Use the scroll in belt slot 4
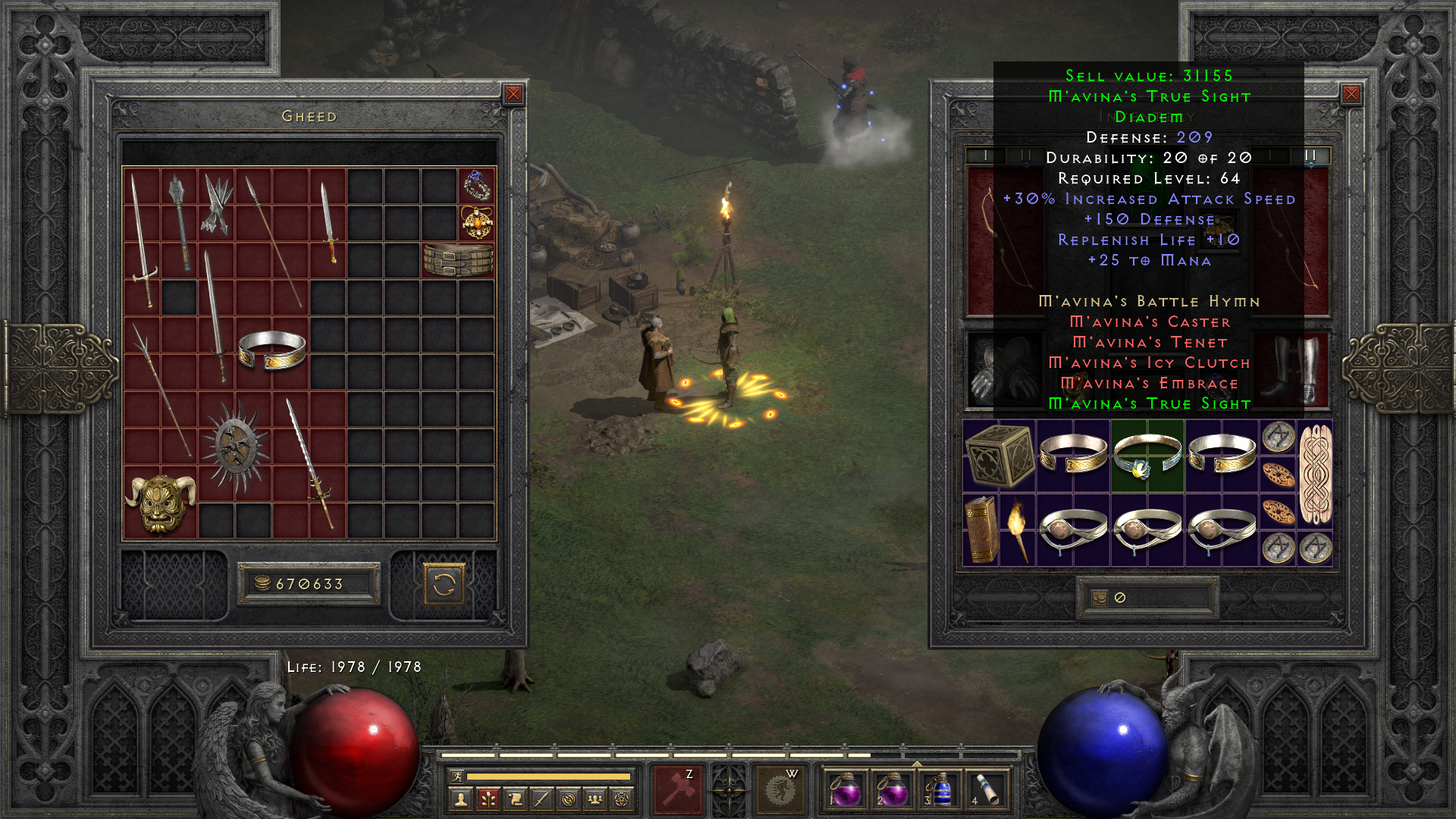1456x819 pixels. (987, 789)
